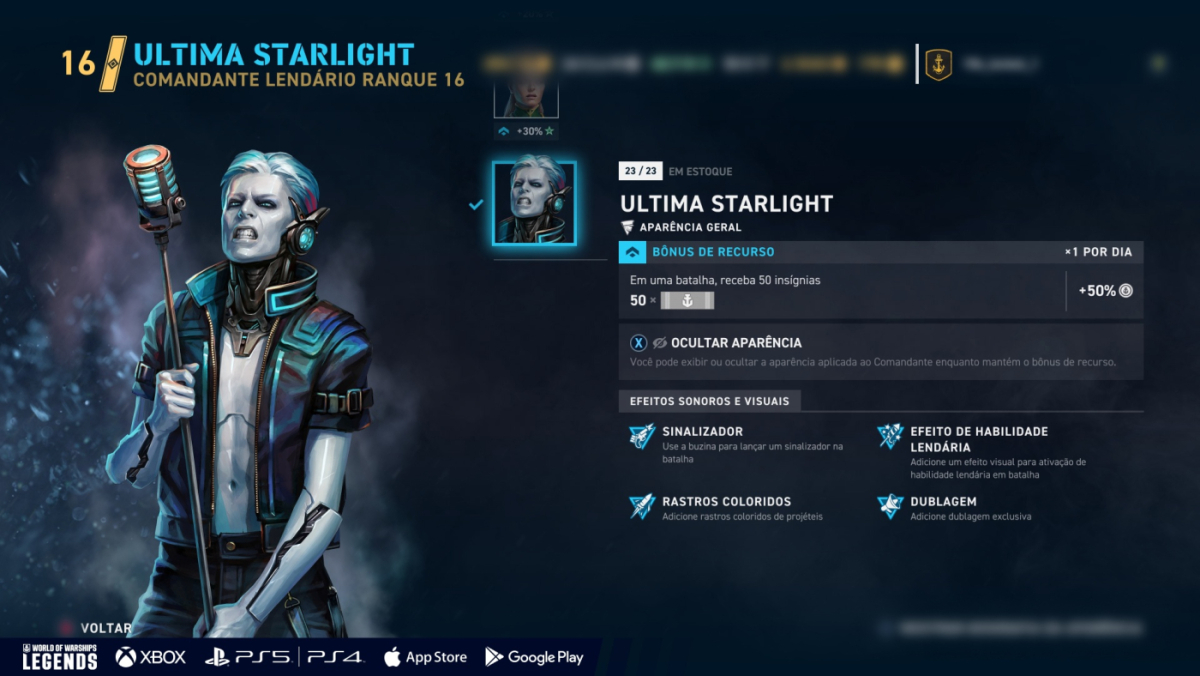Expand the Bônus de Recurso header

click(x=712, y=252)
